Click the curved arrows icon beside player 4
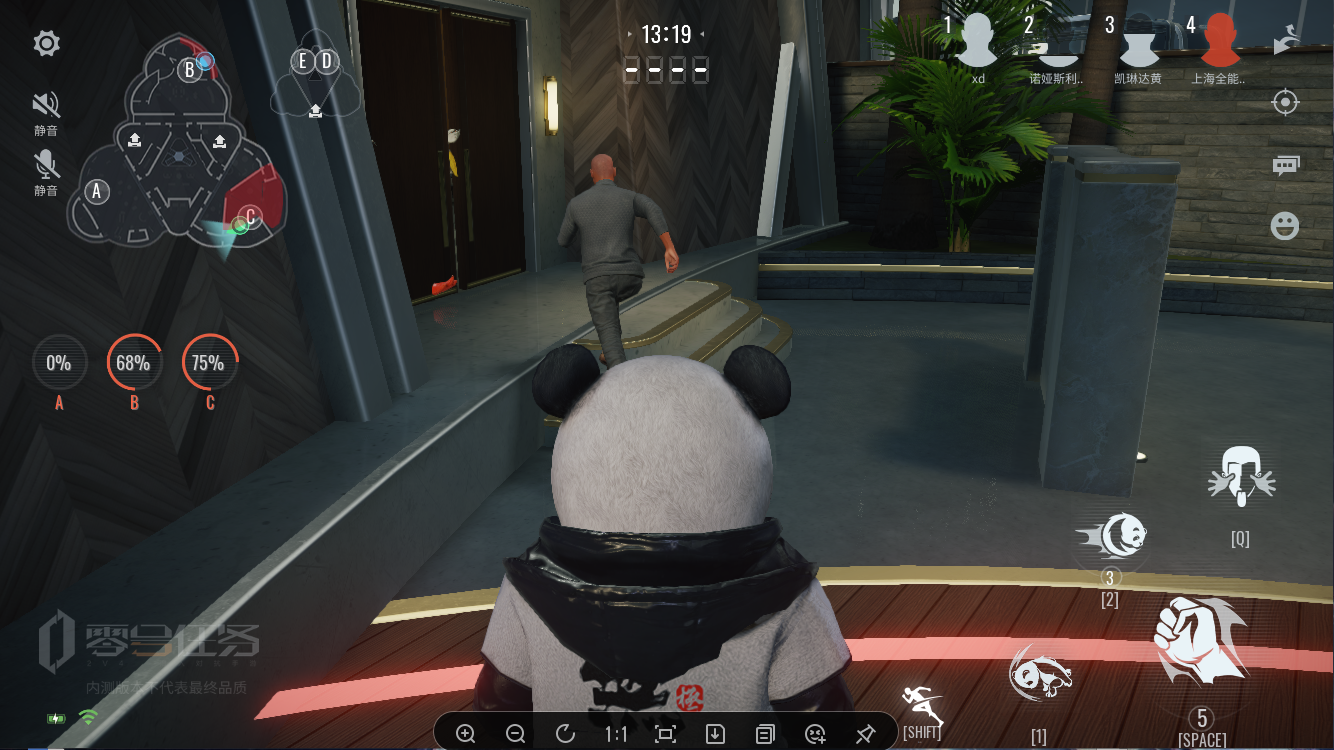The width and height of the screenshot is (1334, 750). 1285,40
